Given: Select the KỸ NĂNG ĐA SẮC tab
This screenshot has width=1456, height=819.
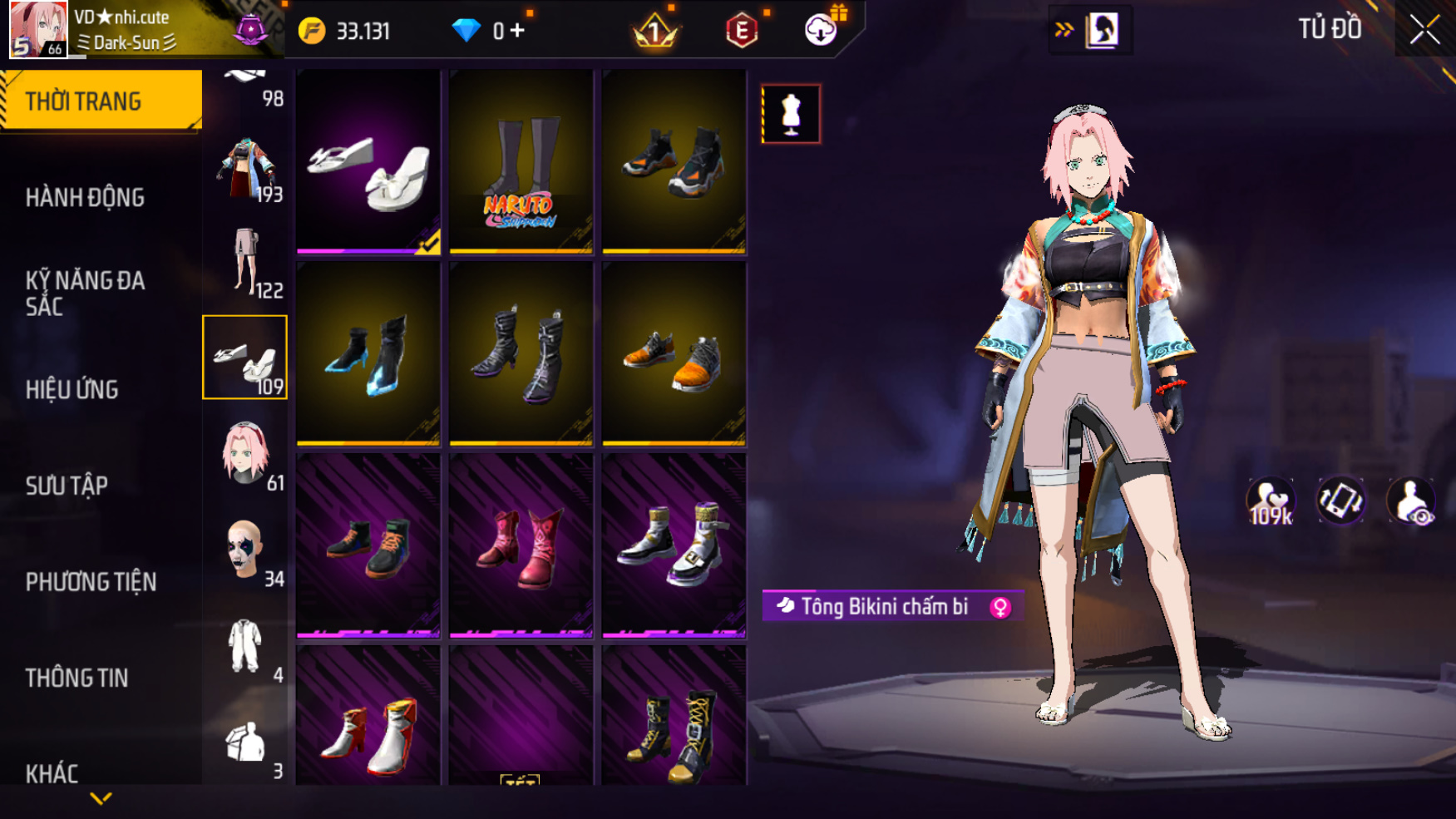Looking at the screenshot, I should tap(85, 293).
